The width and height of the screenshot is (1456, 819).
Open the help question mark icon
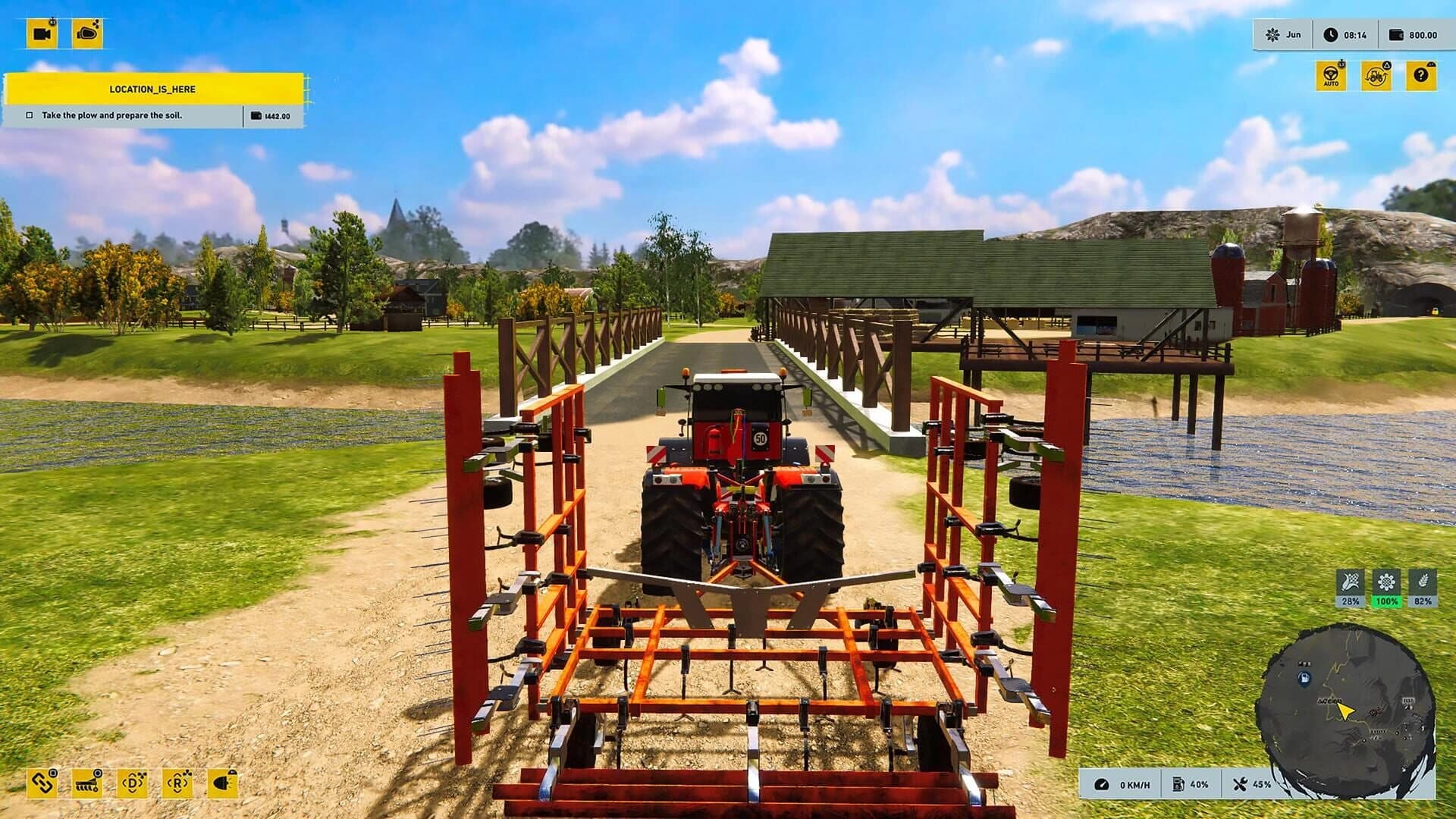[1420, 76]
